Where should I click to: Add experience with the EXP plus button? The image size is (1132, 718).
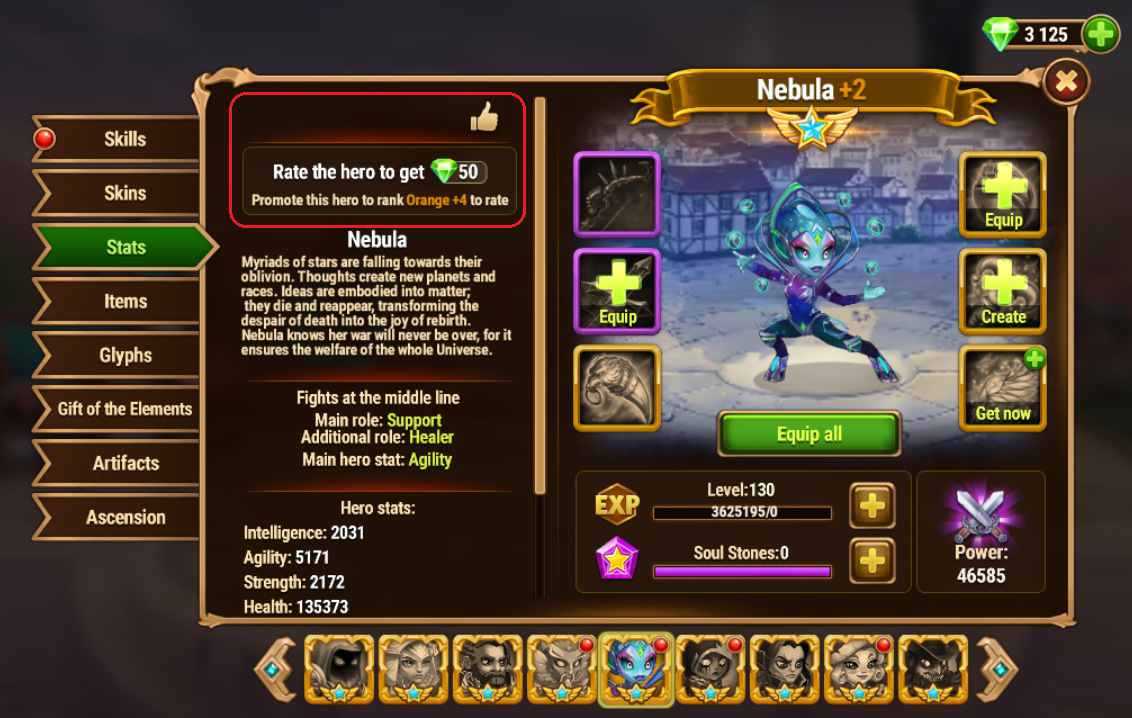pos(872,506)
